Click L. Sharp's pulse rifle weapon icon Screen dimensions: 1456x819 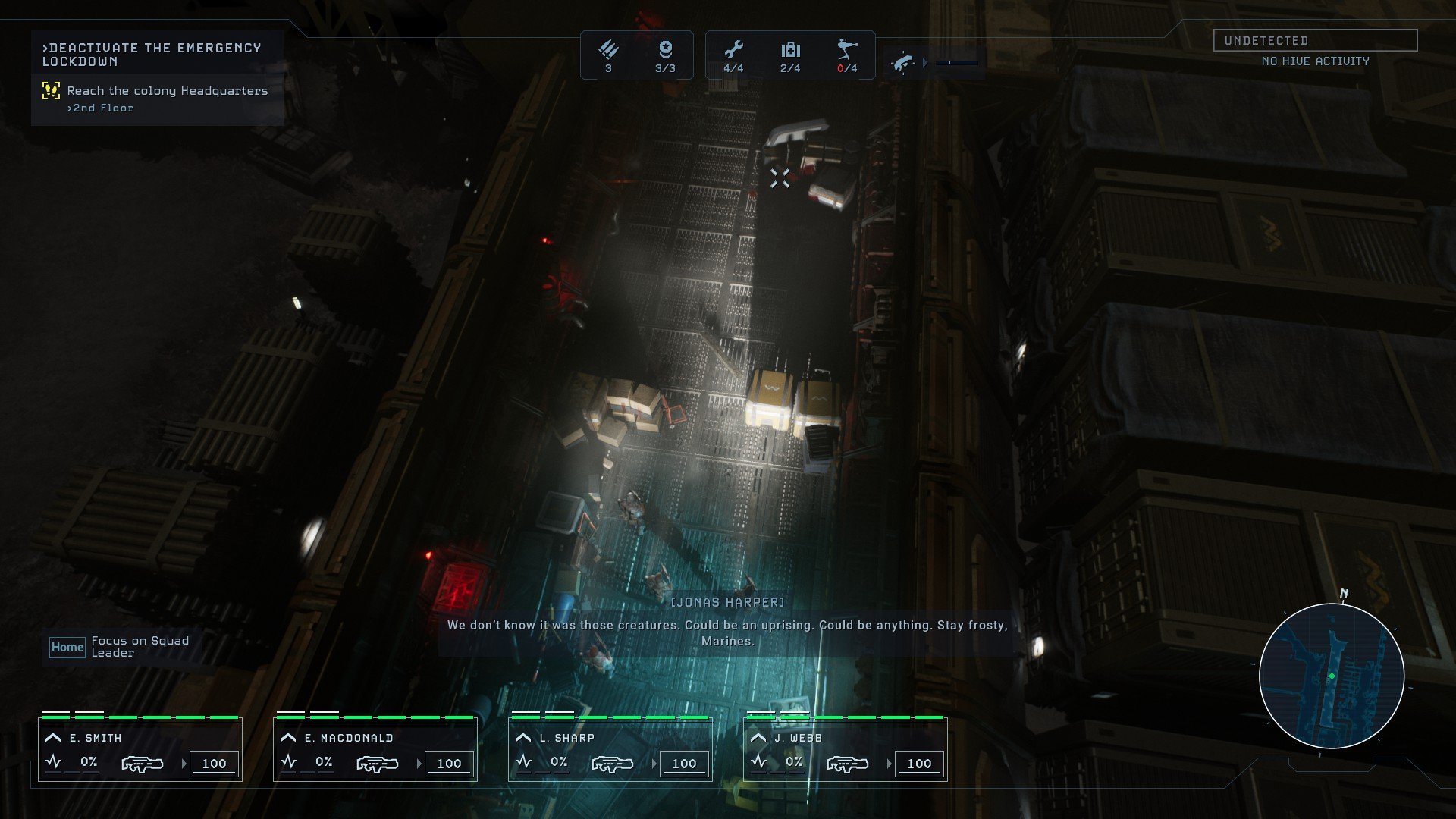612,764
